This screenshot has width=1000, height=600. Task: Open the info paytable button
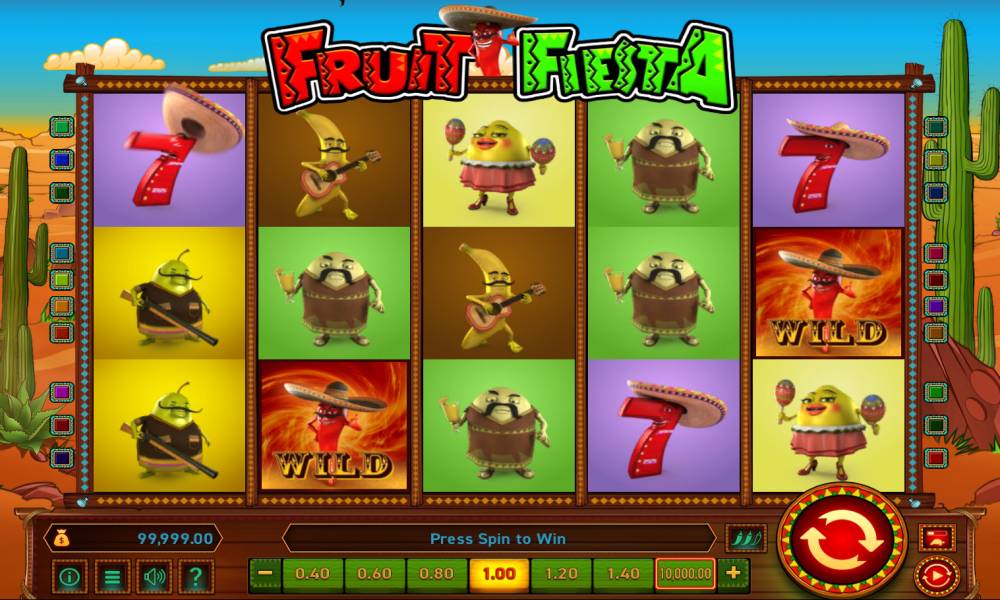70,577
